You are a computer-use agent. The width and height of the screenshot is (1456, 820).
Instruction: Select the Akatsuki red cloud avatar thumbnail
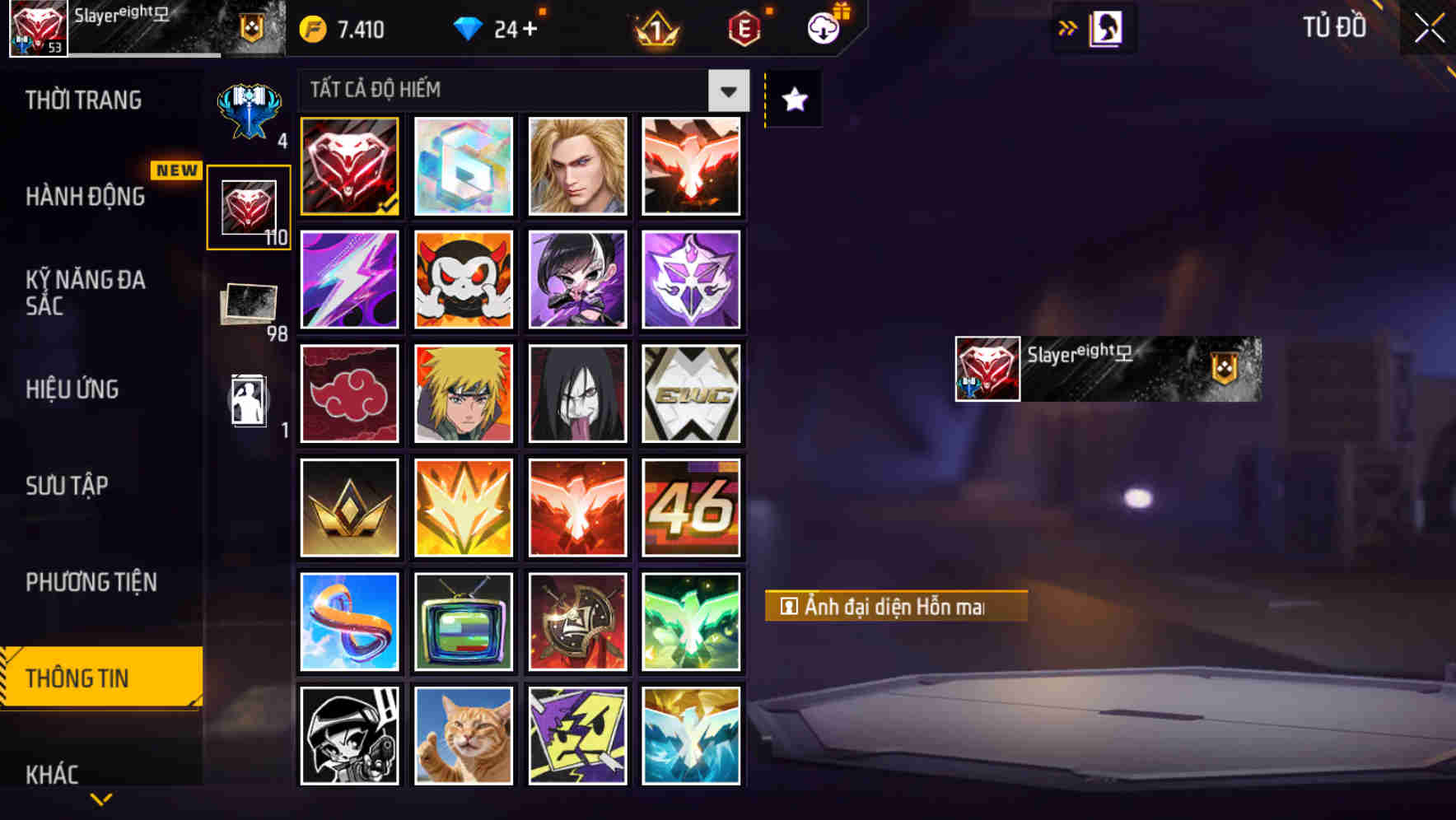coord(348,394)
